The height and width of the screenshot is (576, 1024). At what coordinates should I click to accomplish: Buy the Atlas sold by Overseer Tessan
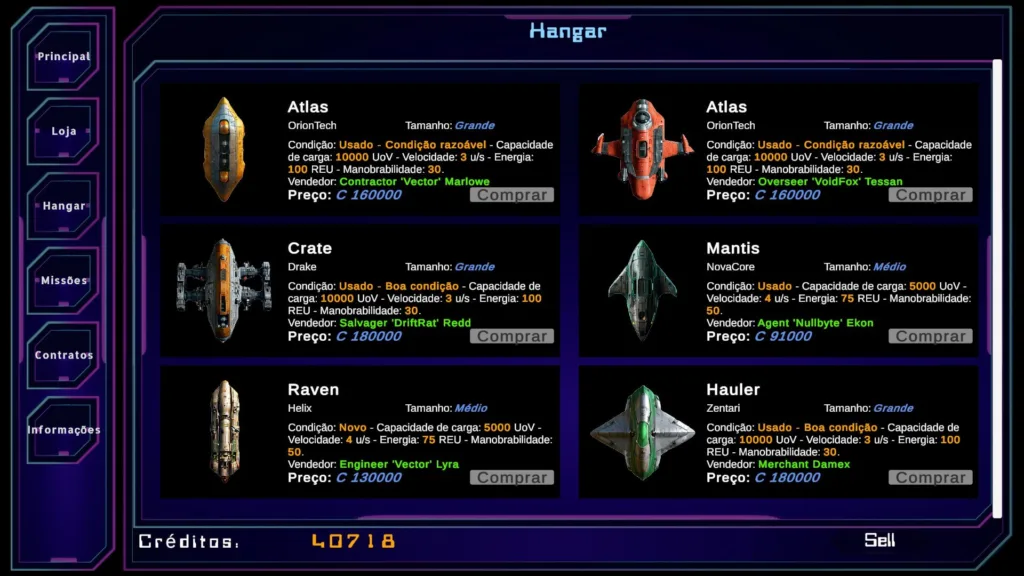click(930, 195)
